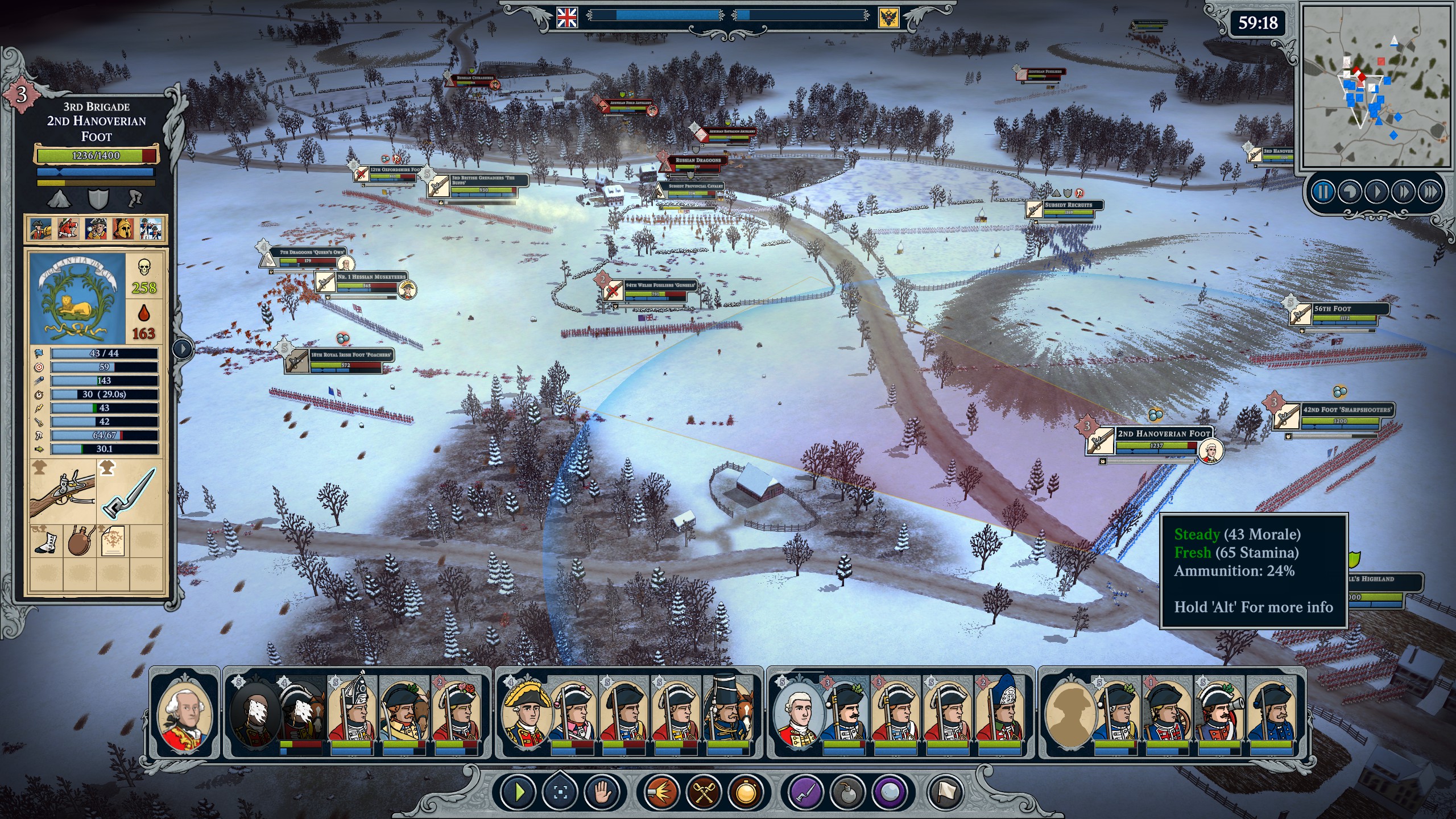The image size is (1456, 819).
Task: Activate the golden stopwatch command
Action: tap(746, 792)
